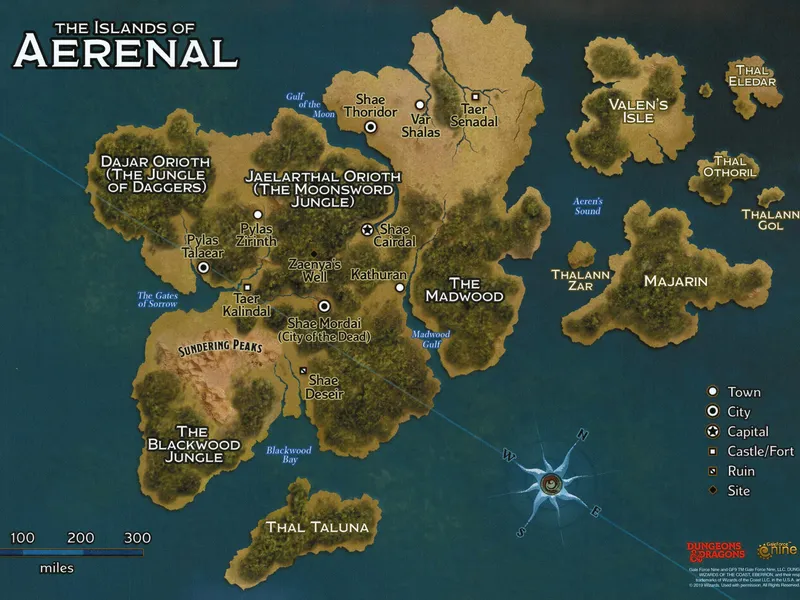Select the Pylas Talaear city marker
Screen dimensions: 800x600
pos(204,267)
